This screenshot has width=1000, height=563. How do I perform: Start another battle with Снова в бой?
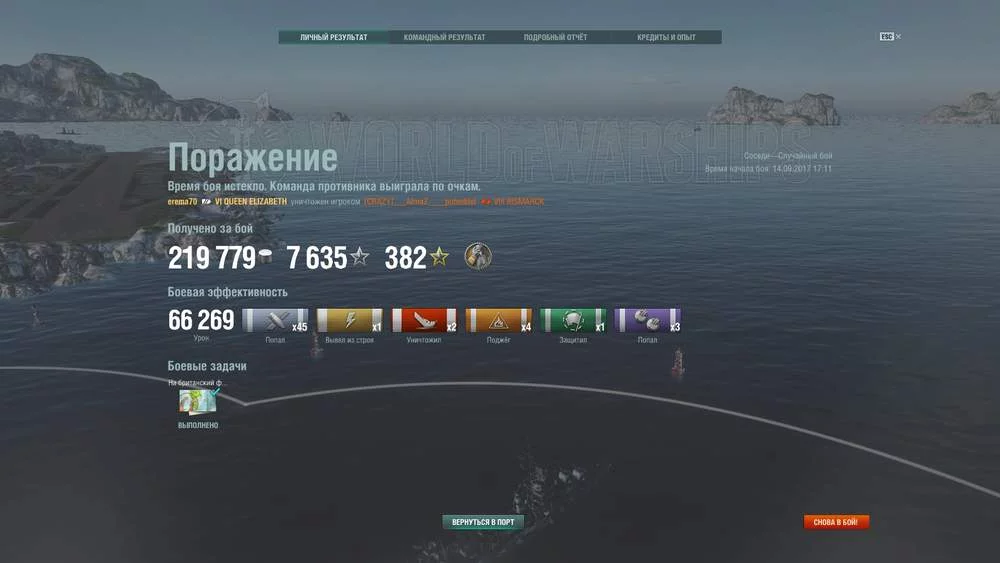point(837,522)
